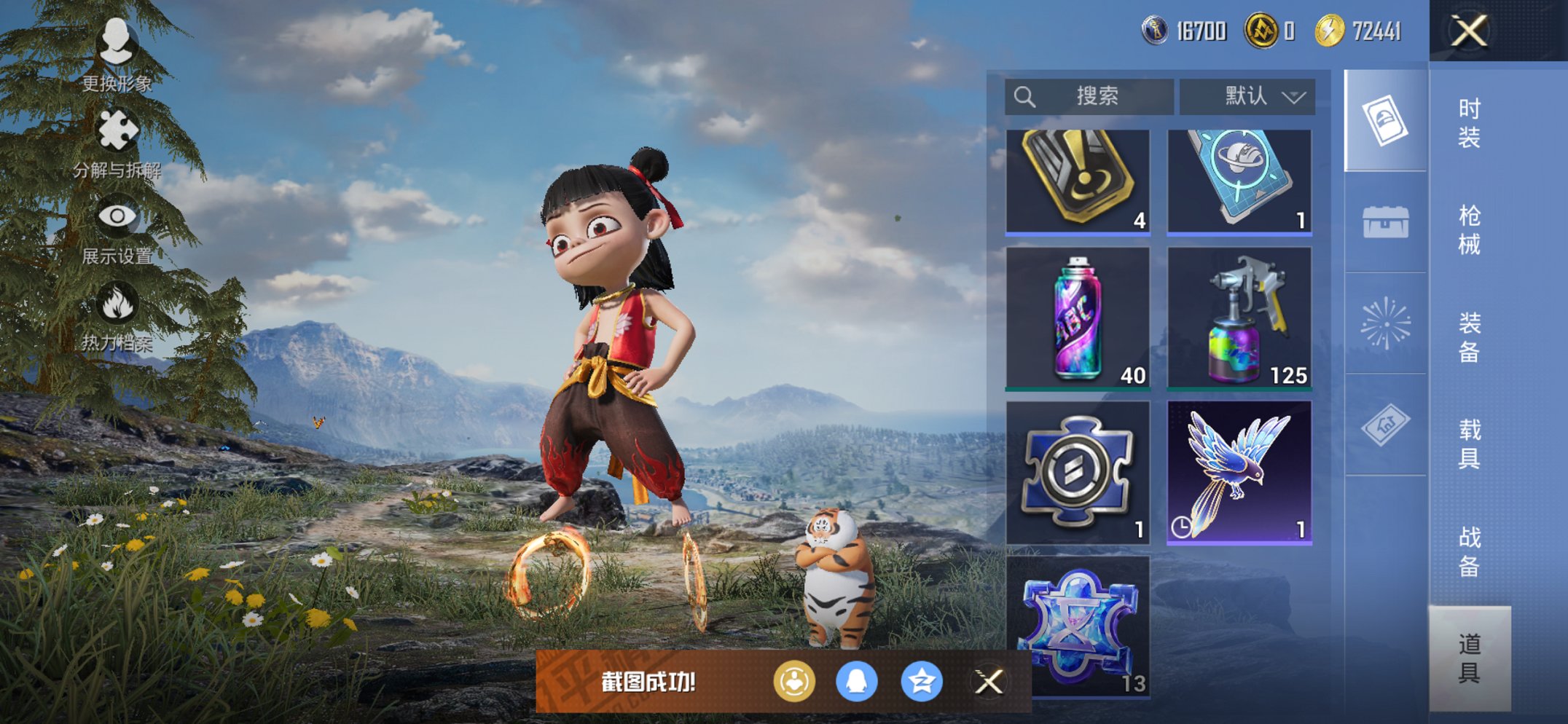Select the graffiti spray can item
Image resolution: width=1568 pixels, height=724 pixels.
[1078, 318]
